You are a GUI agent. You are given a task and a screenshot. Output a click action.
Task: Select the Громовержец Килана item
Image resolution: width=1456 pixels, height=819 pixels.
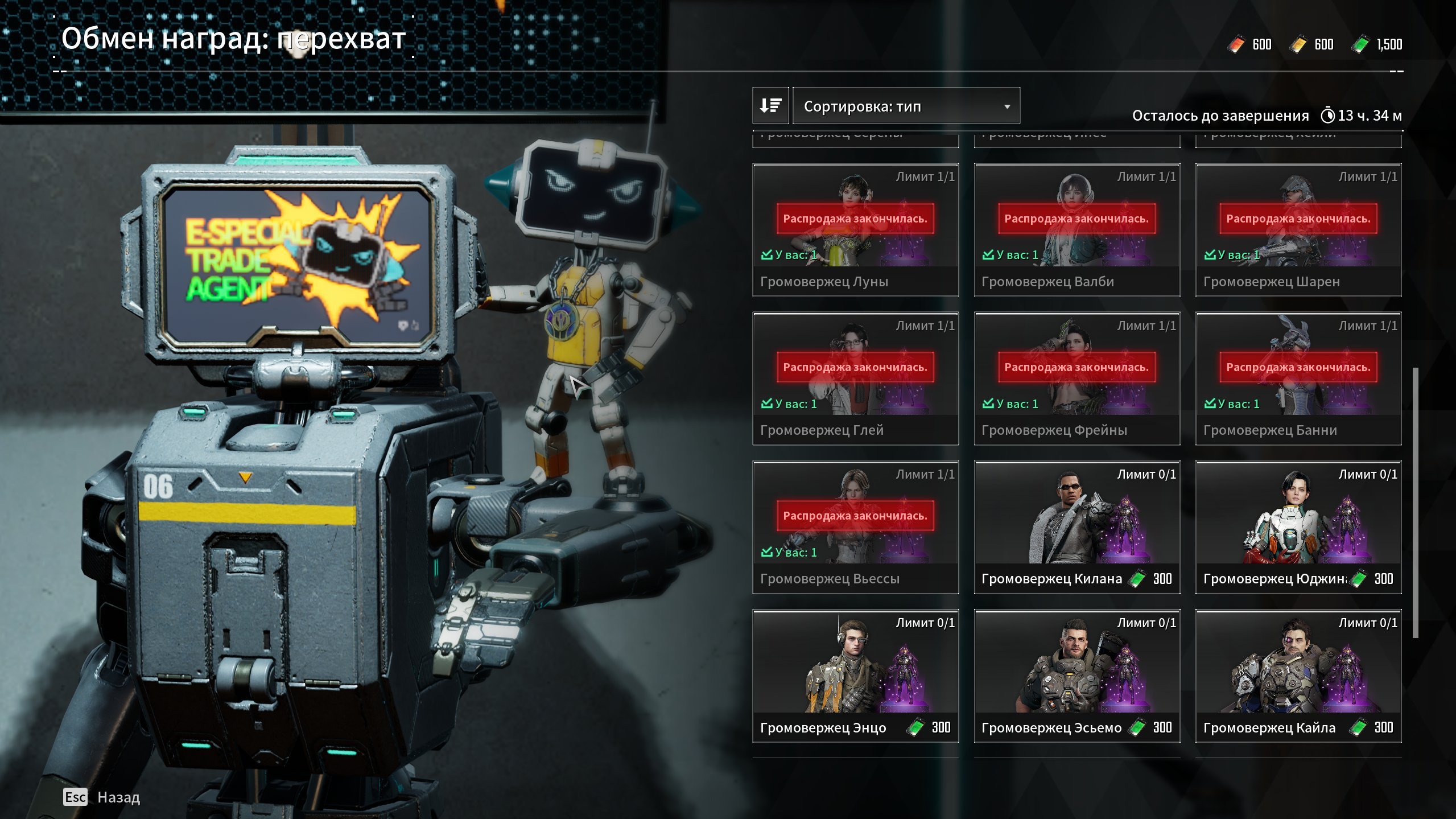point(1076,527)
